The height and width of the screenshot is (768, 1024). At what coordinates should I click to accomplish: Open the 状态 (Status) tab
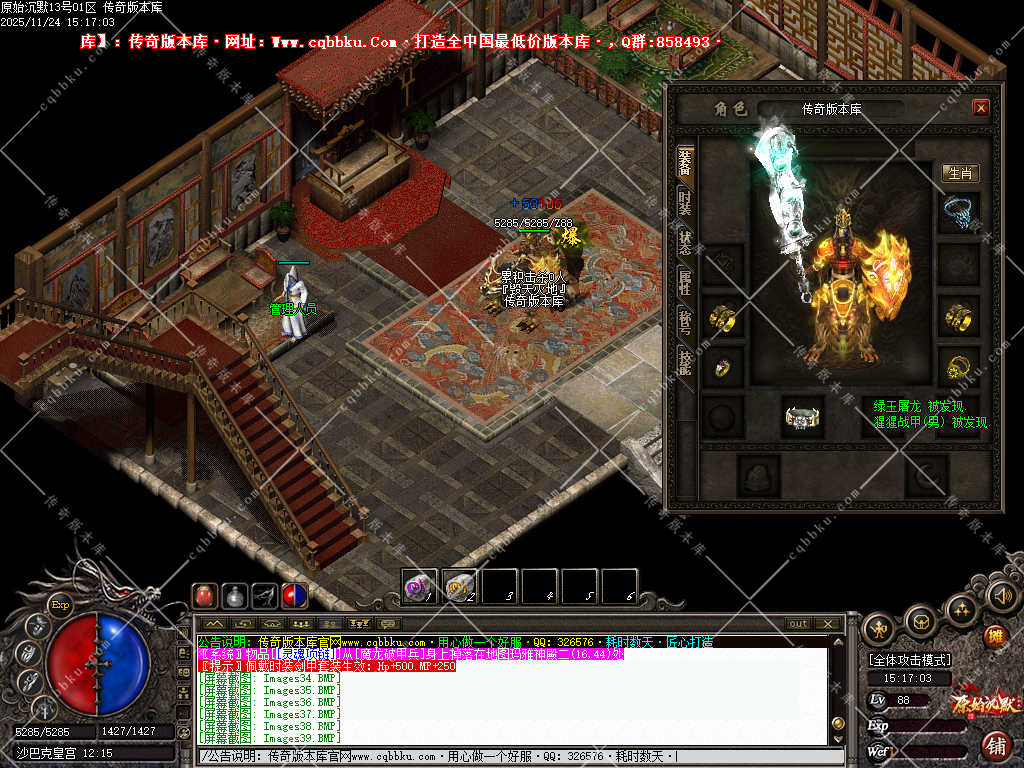tap(685, 240)
